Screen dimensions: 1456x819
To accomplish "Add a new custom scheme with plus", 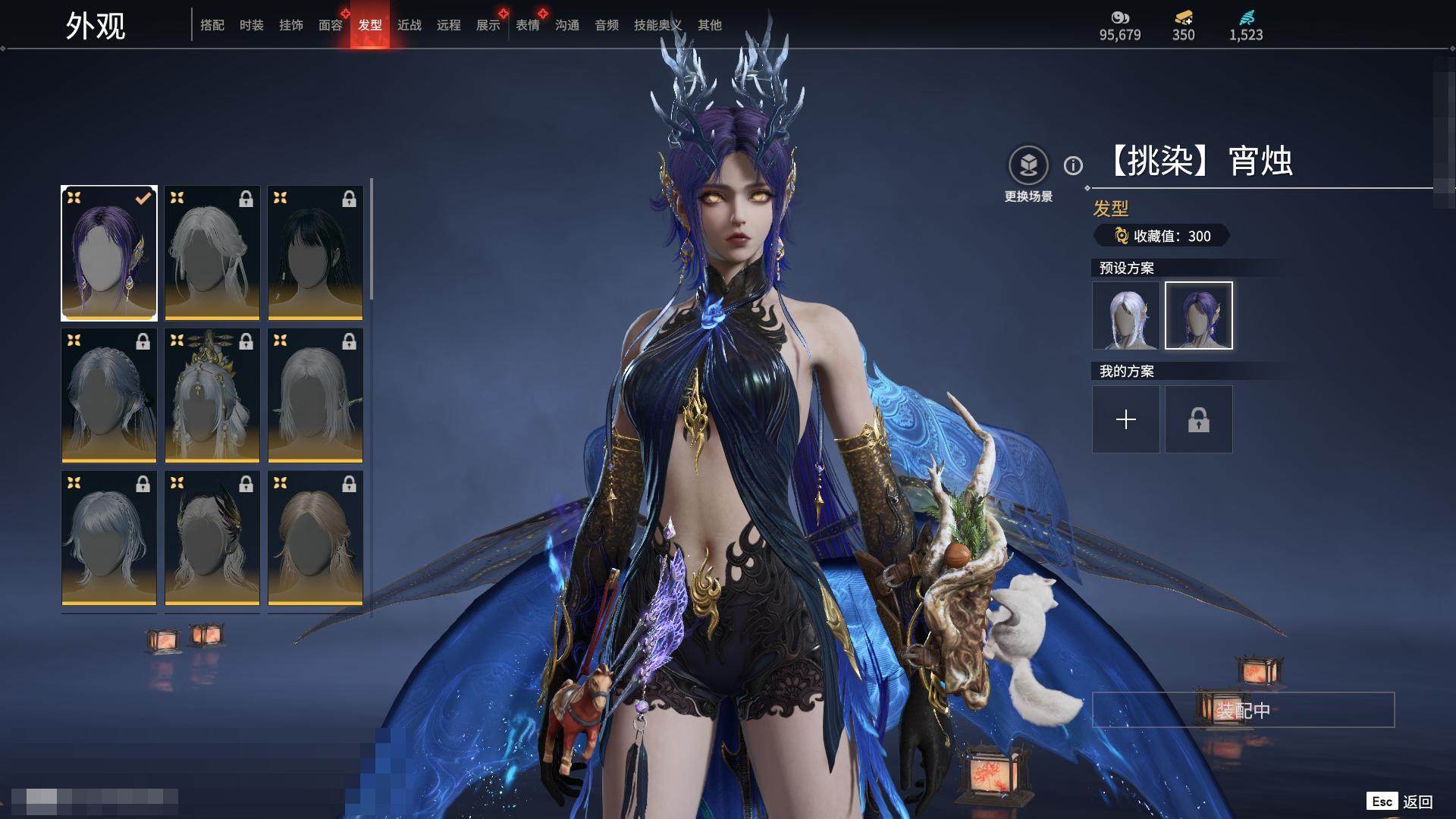I will 1126,419.
